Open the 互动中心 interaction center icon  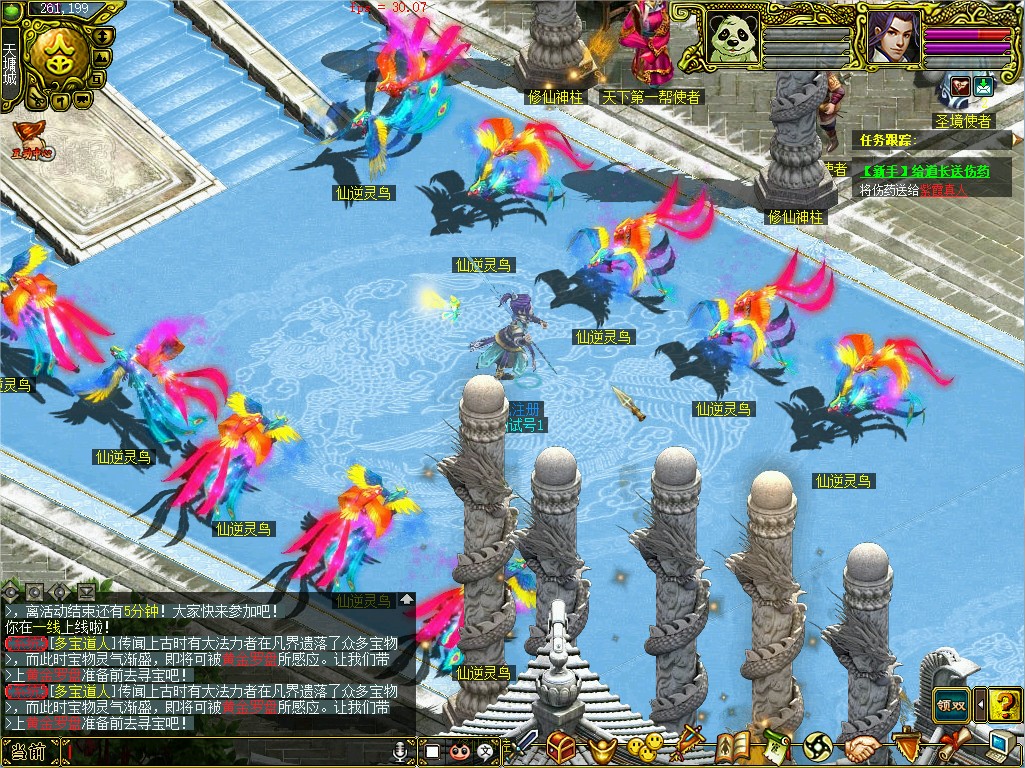coord(32,139)
